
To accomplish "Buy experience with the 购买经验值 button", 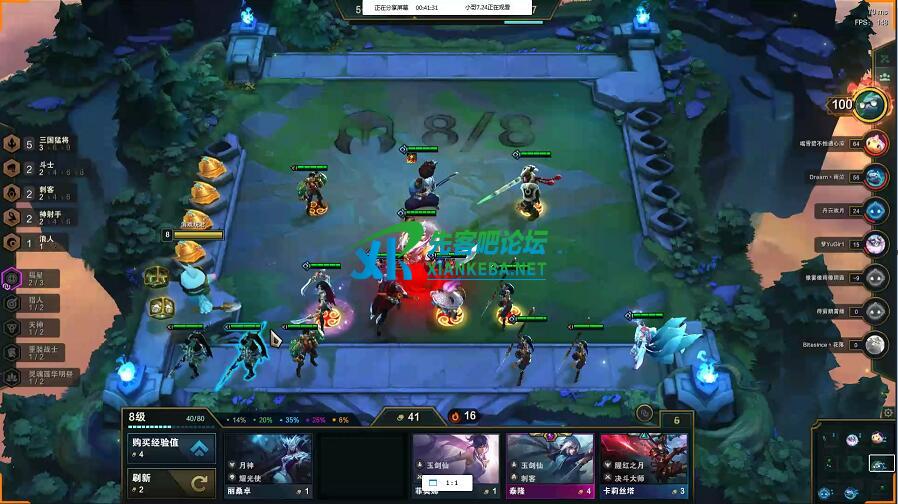I will click(172, 448).
